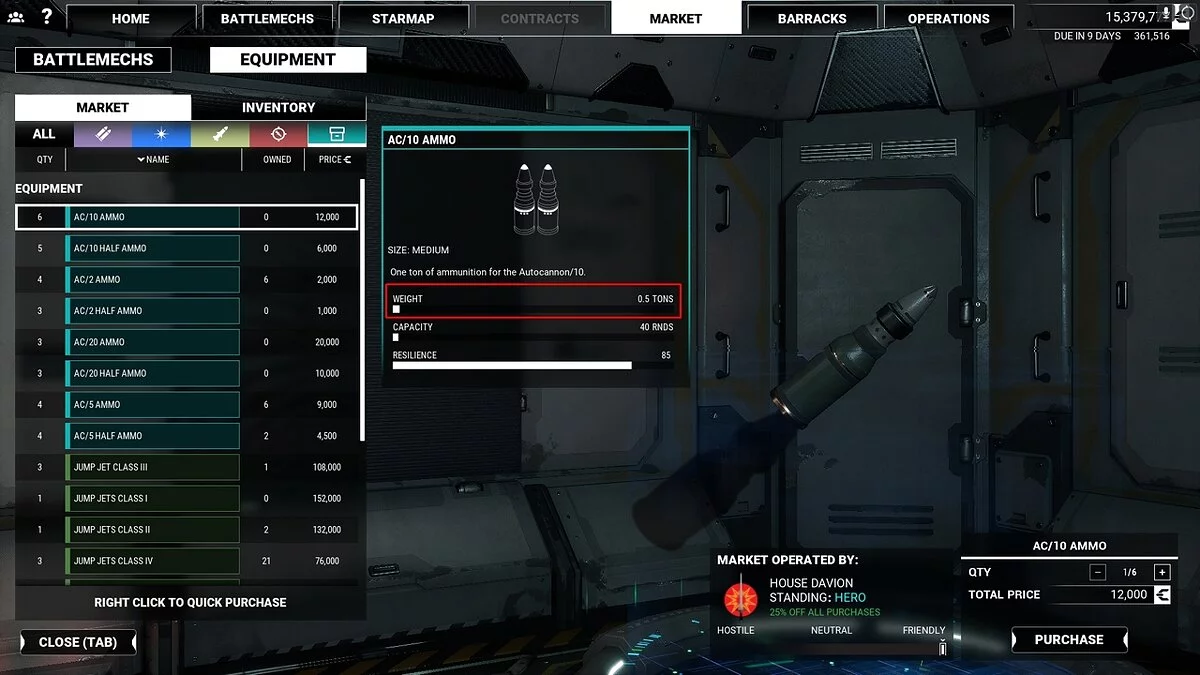1200x675 pixels.
Task: Open the Operations tab
Action: (948, 18)
